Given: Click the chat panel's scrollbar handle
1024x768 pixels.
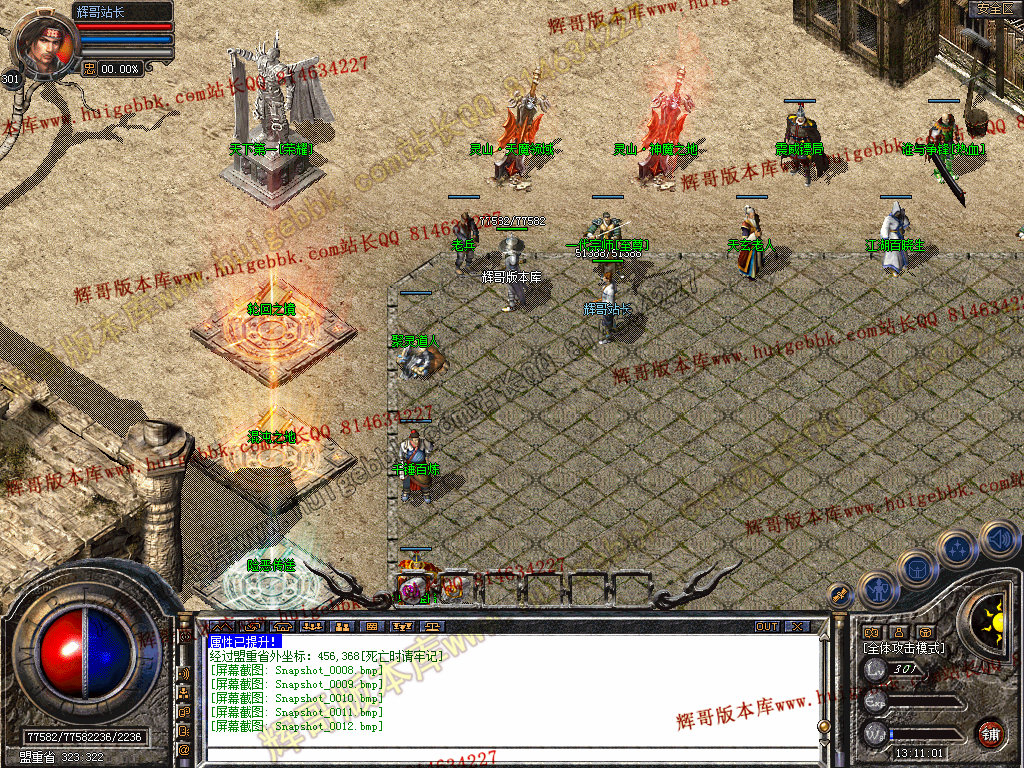Looking at the screenshot, I should click(x=823, y=727).
